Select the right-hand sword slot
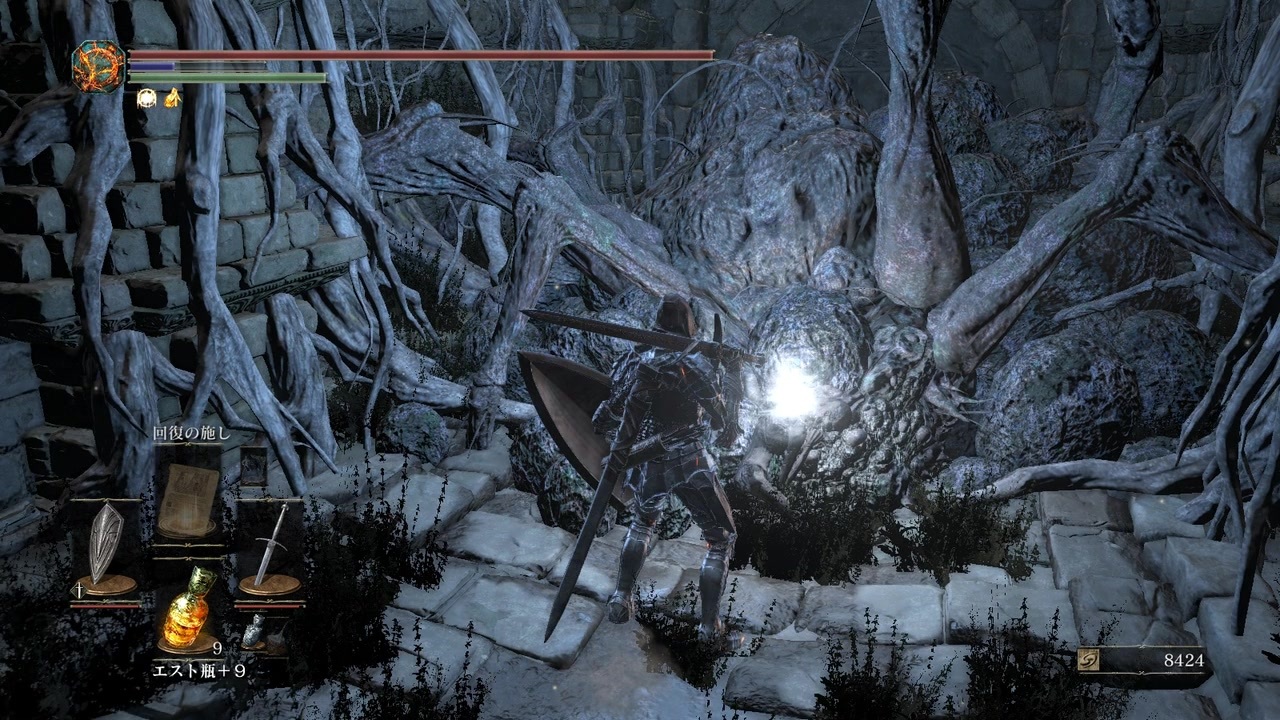The height and width of the screenshot is (720, 1280). [270, 547]
